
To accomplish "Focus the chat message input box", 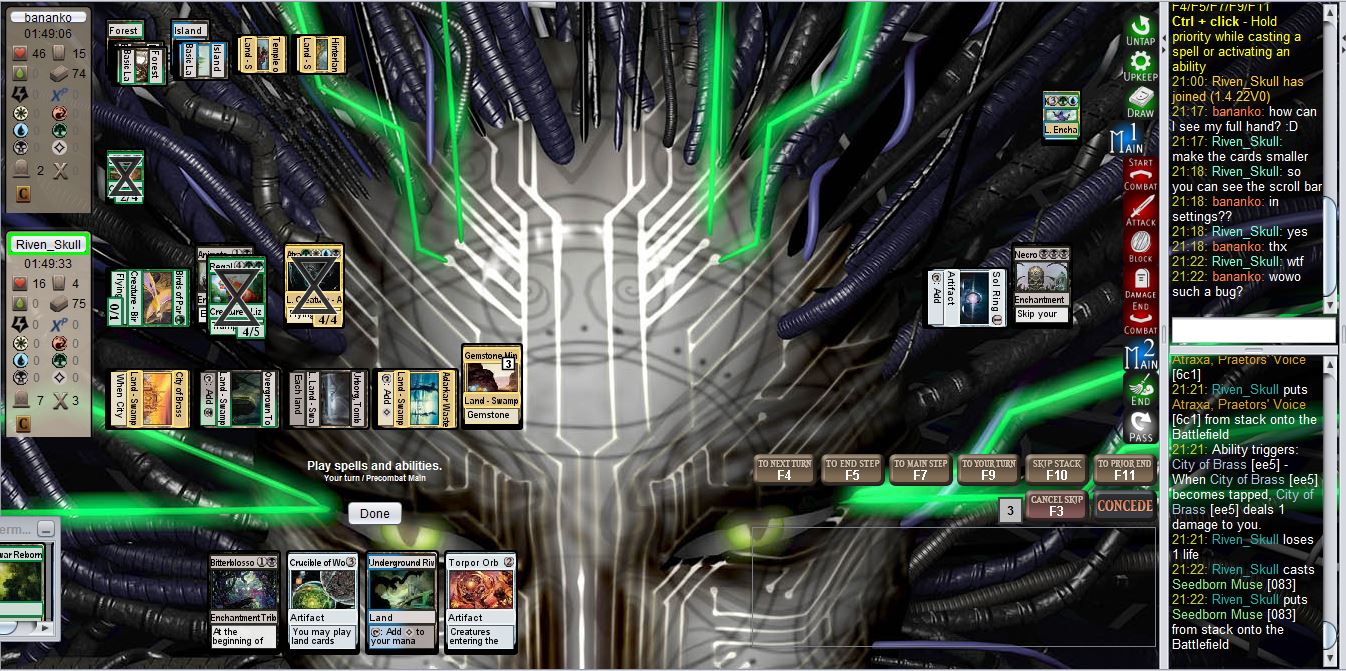I will tap(1253, 330).
